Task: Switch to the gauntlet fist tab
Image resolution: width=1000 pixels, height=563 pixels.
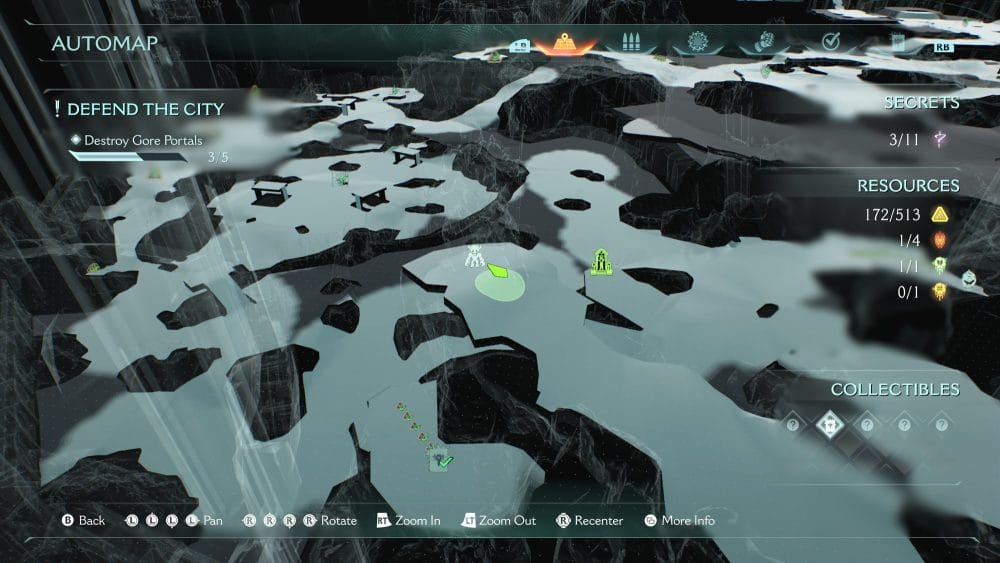Action: (763, 44)
